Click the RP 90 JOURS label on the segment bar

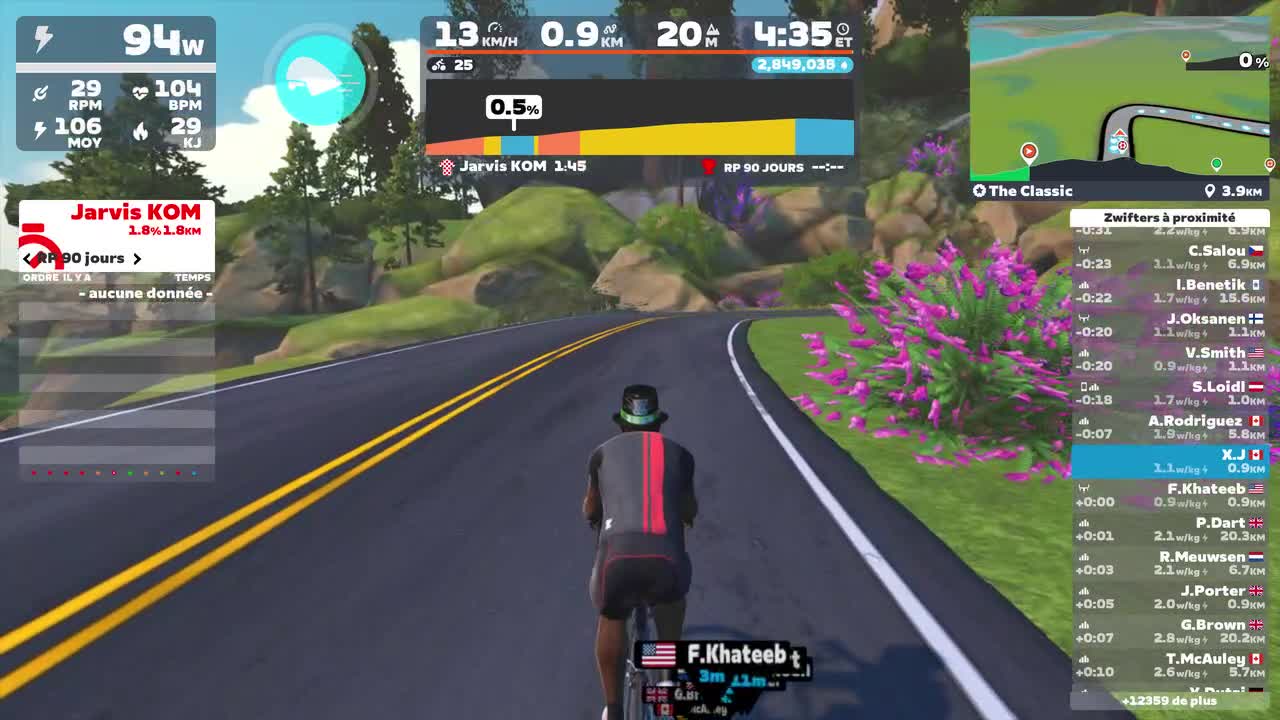[x=765, y=166]
